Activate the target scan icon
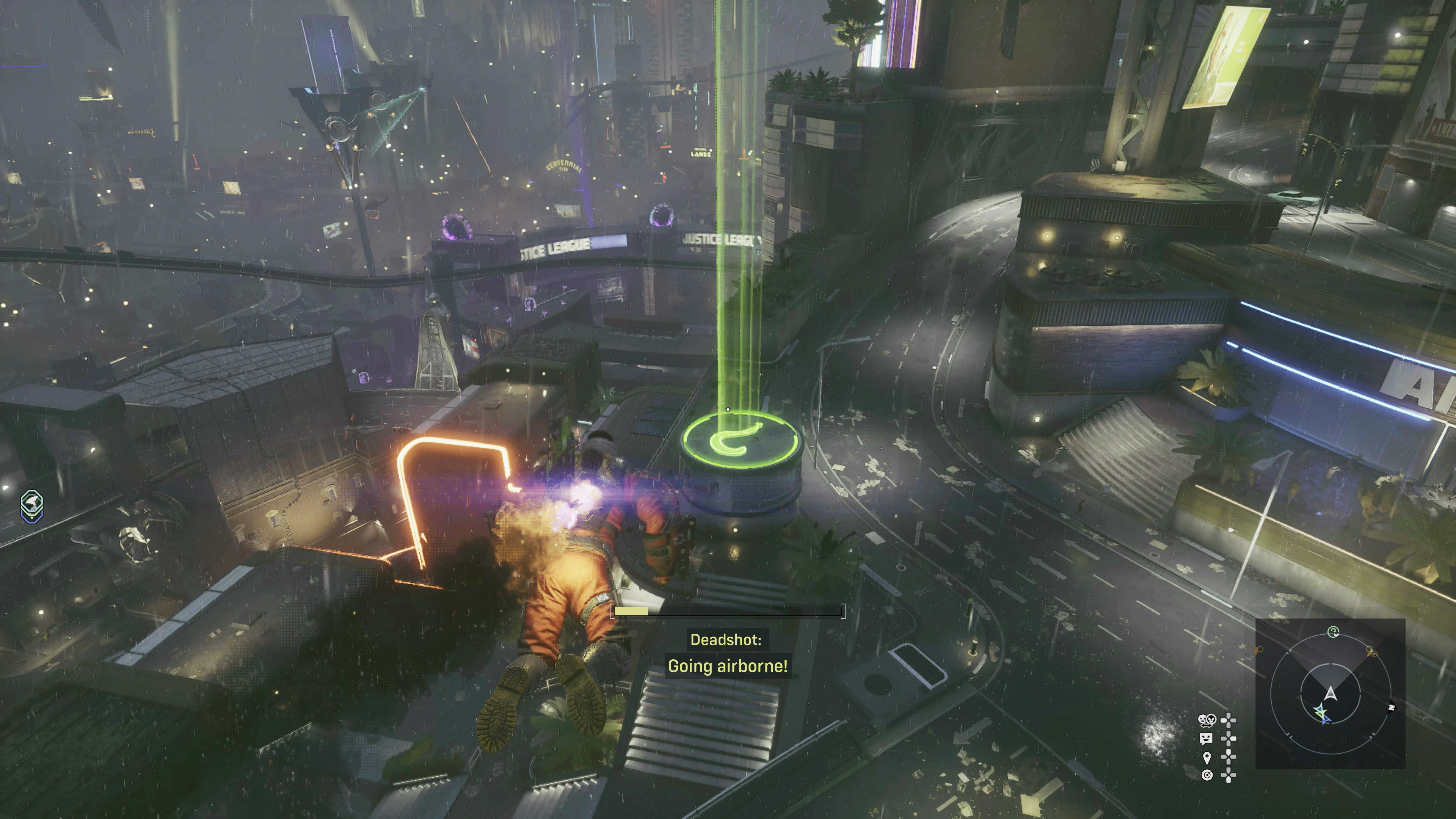This screenshot has width=1456, height=819. click(1207, 775)
